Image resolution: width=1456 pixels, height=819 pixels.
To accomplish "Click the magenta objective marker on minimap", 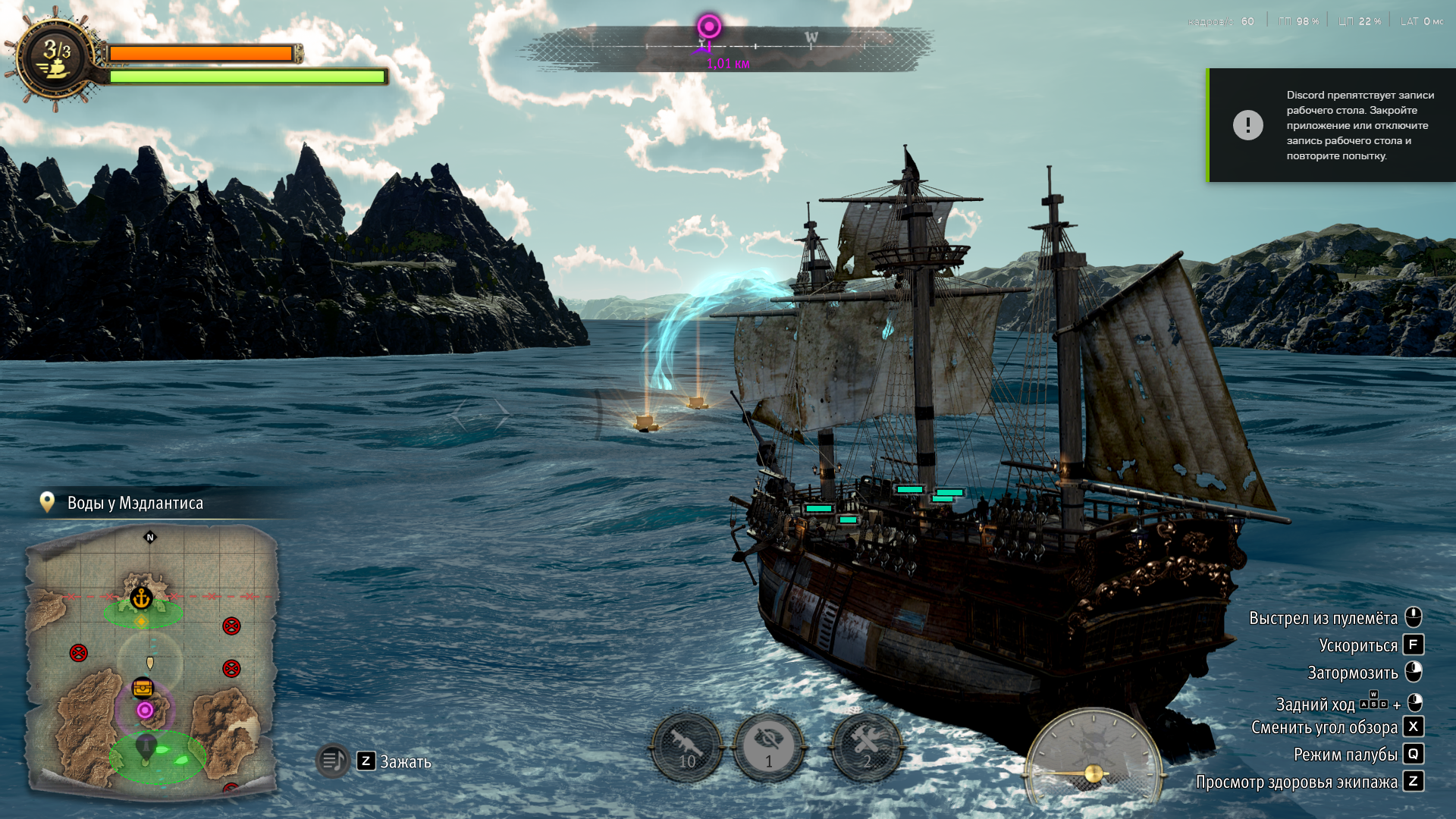I will [145, 711].
